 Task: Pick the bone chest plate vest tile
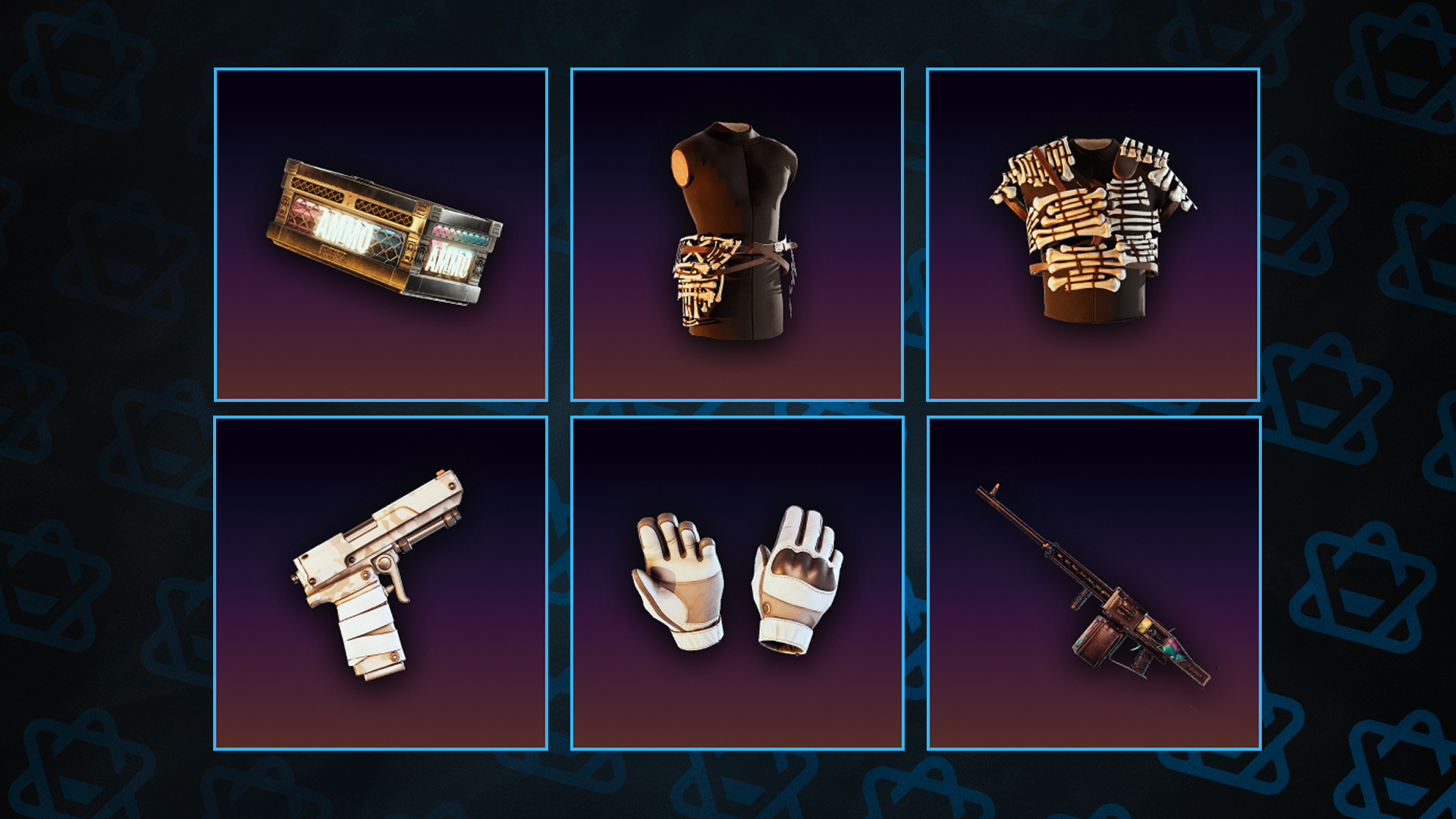pos(1093,234)
